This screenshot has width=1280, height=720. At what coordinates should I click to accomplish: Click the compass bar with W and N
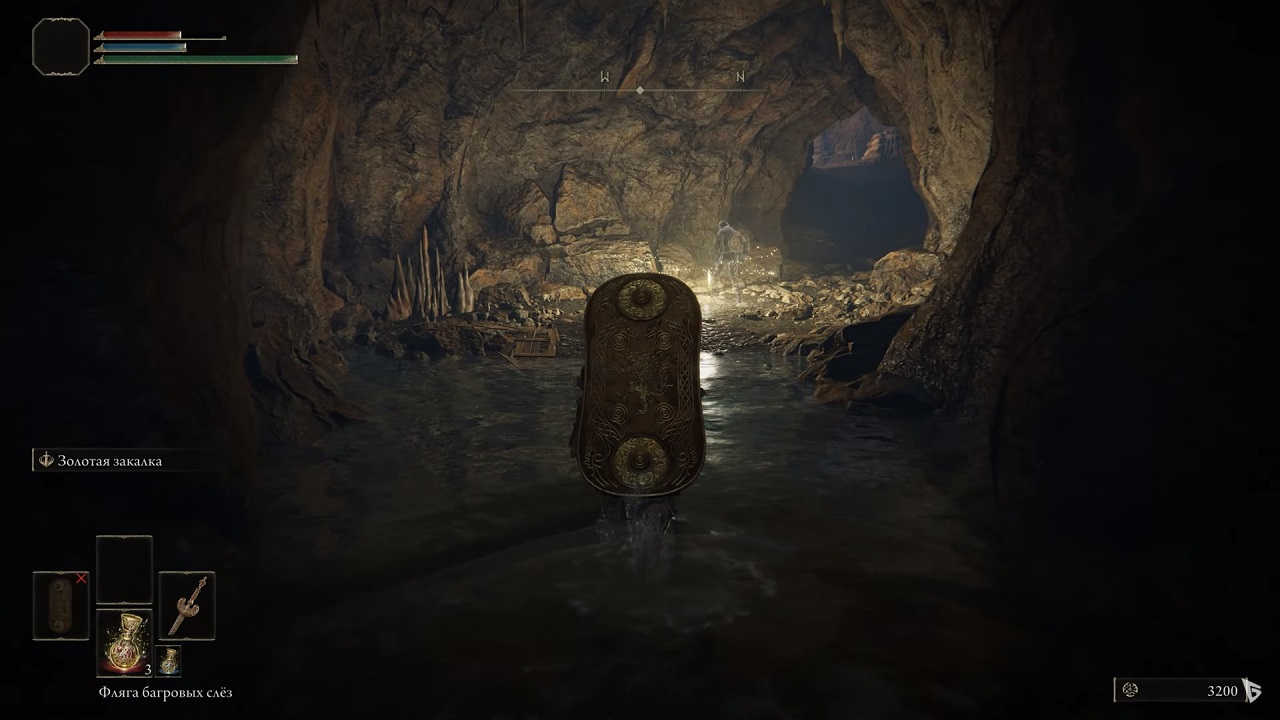point(640,88)
